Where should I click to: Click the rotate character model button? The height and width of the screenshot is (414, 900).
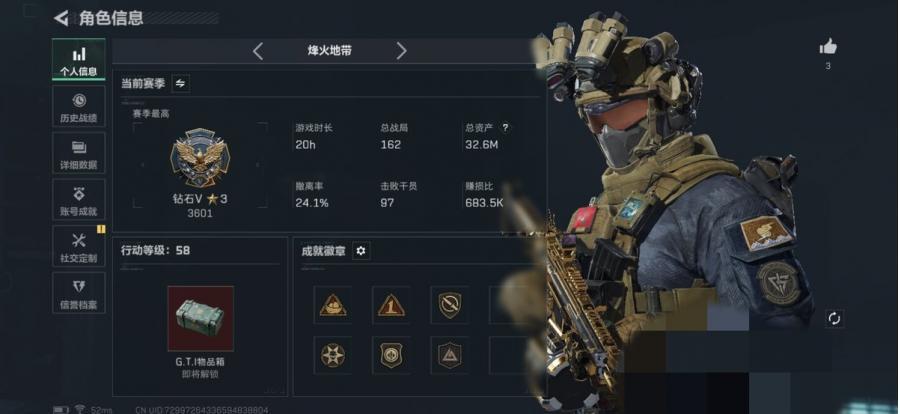point(834,318)
